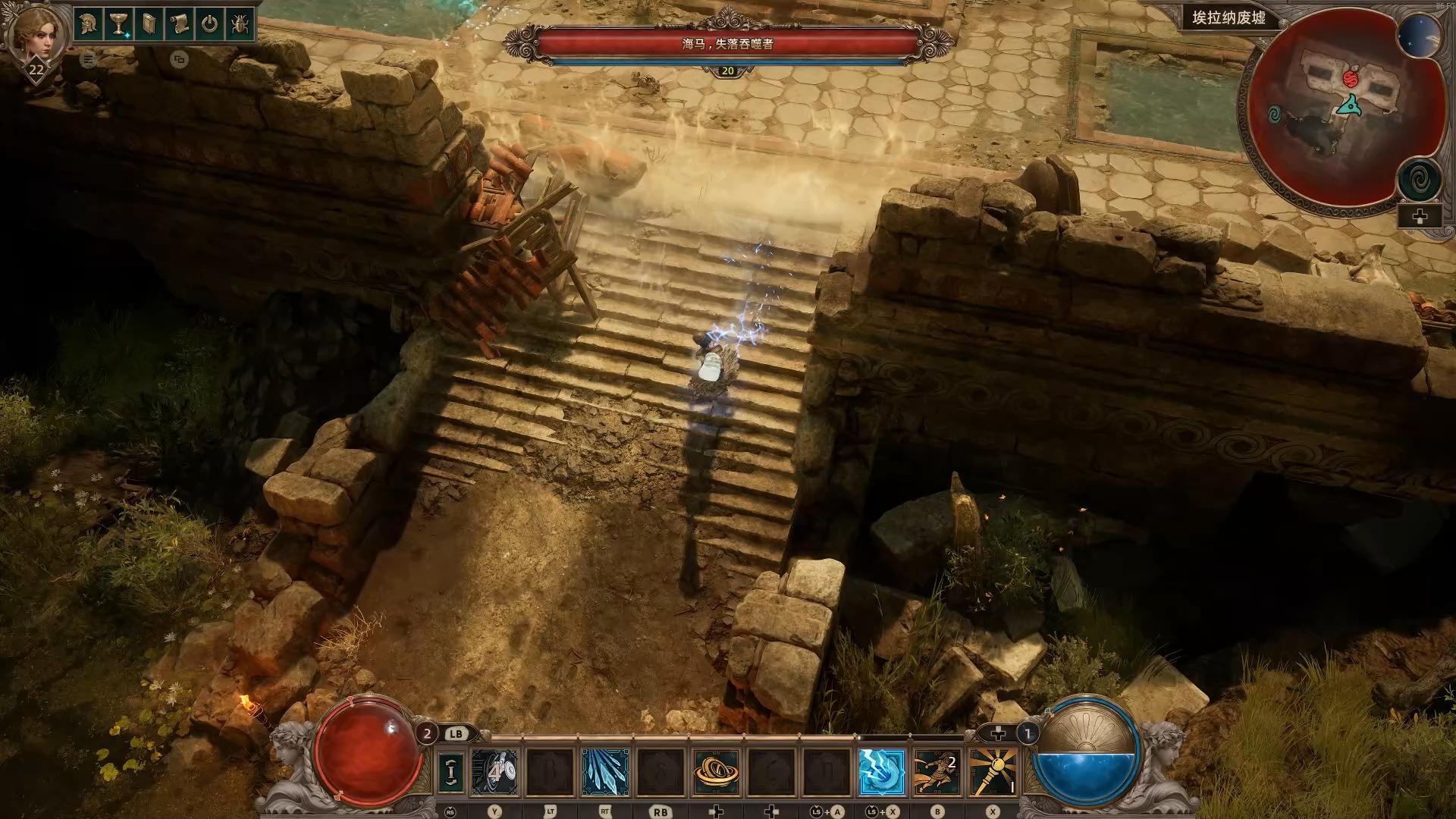Image resolution: width=1456 pixels, height=819 pixels.
Task: Click the power button icon
Action: pos(209,24)
